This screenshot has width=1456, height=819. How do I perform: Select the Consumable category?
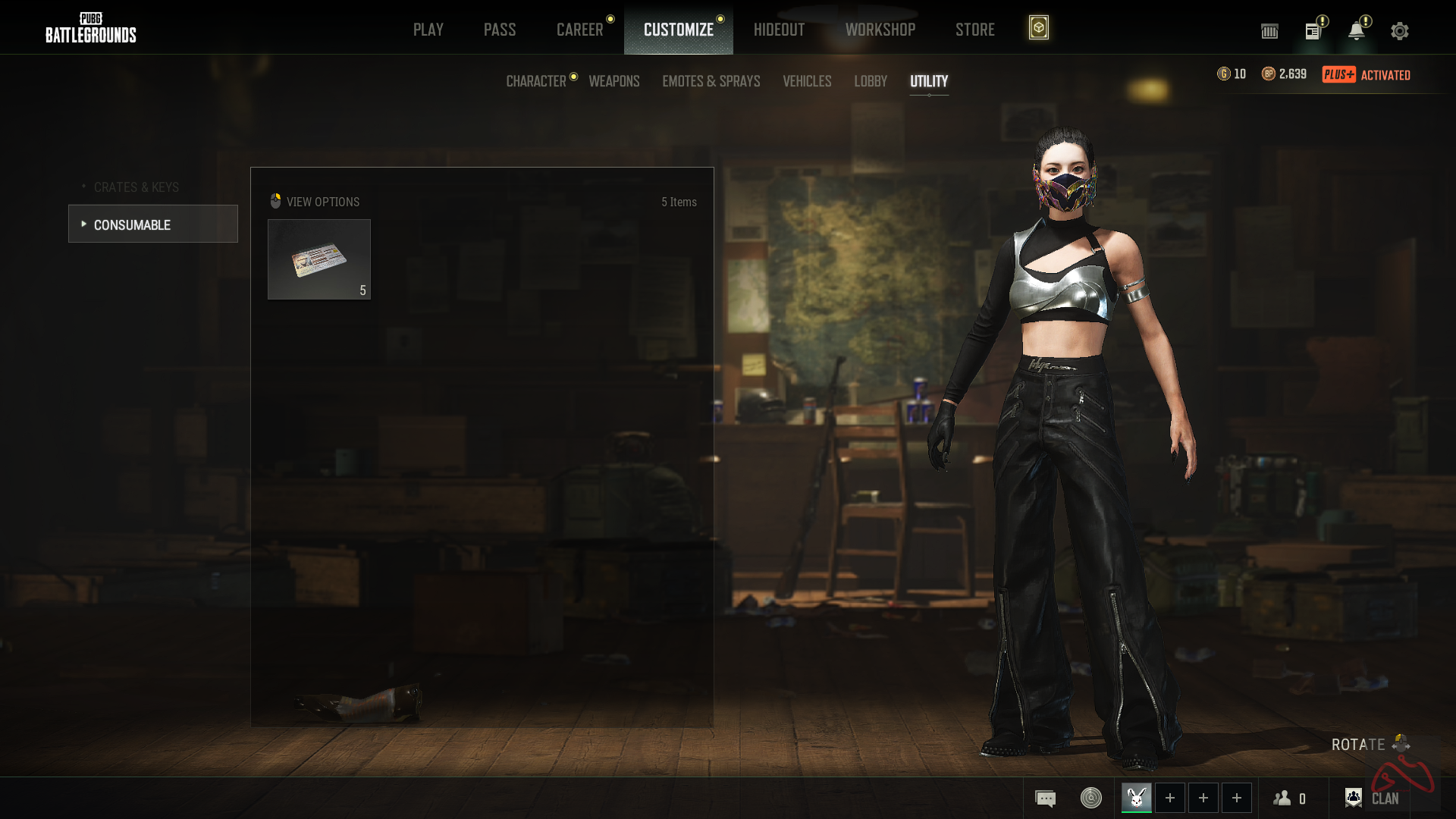(152, 224)
